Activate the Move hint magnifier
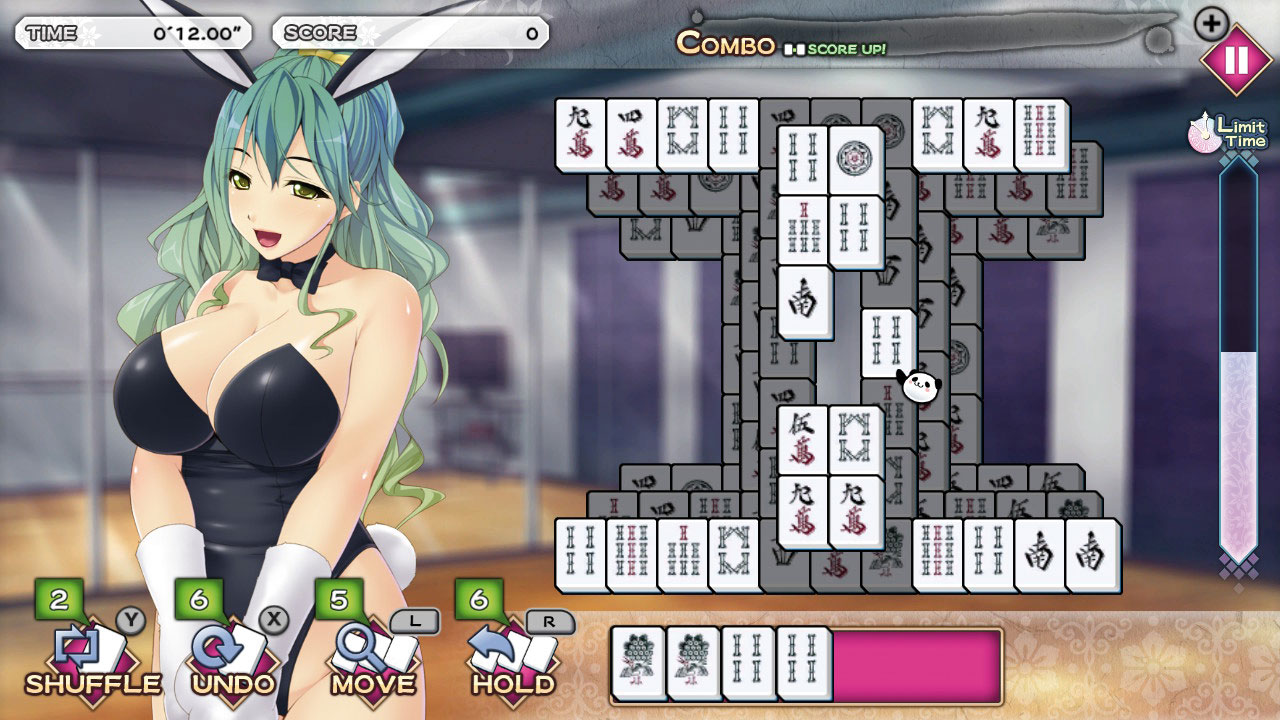 [372, 655]
